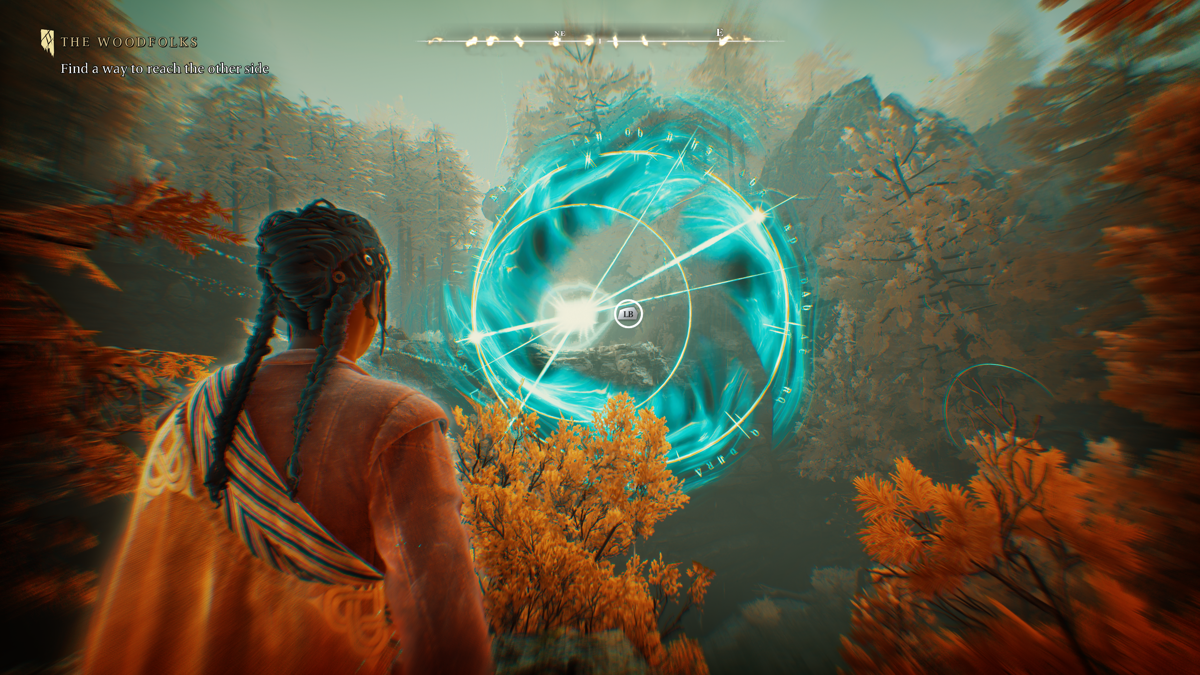Open The Woodfolks quest tracker
1200x675 pixels.
[129, 42]
